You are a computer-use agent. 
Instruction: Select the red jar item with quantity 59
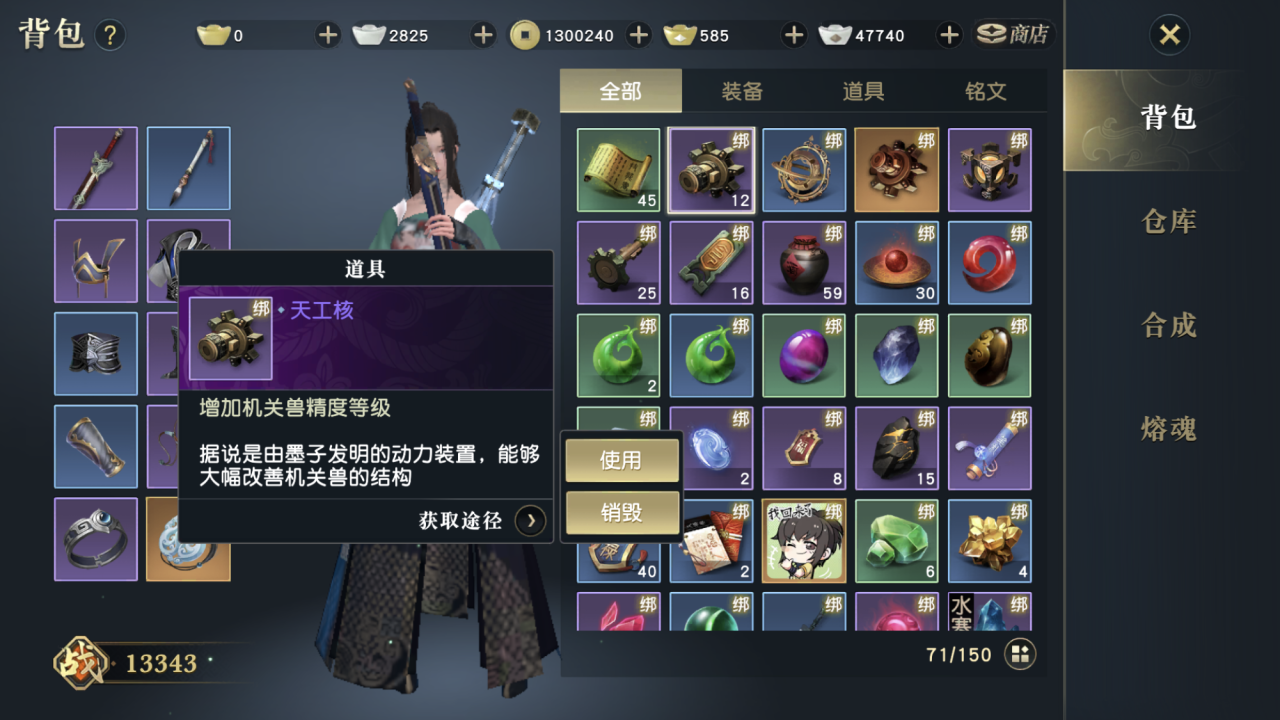pos(804,262)
